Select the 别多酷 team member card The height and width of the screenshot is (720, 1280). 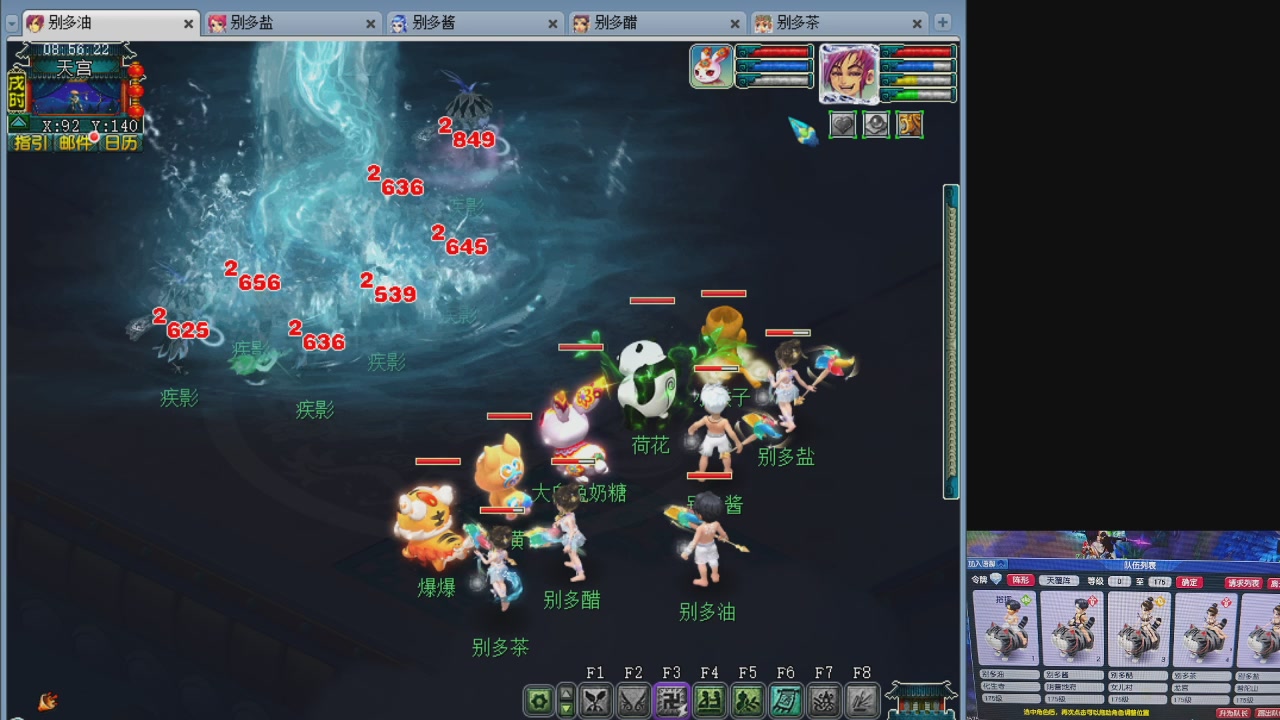click(1139, 630)
